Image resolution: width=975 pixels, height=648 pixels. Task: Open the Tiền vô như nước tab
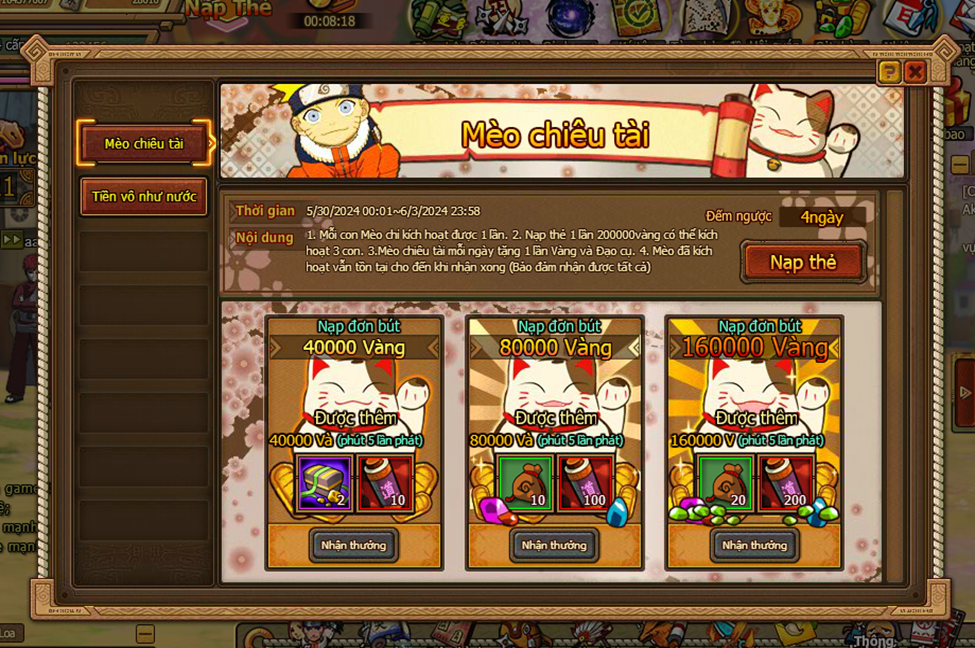144,197
